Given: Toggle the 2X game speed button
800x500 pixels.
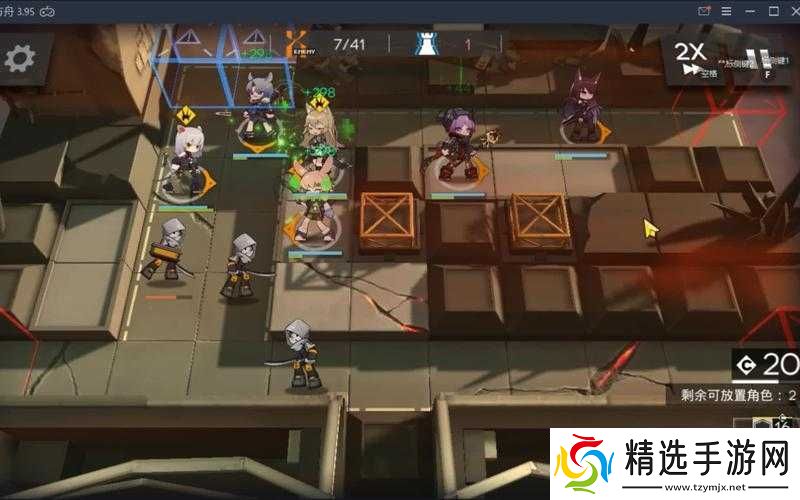Looking at the screenshot, I should (692, 59).
